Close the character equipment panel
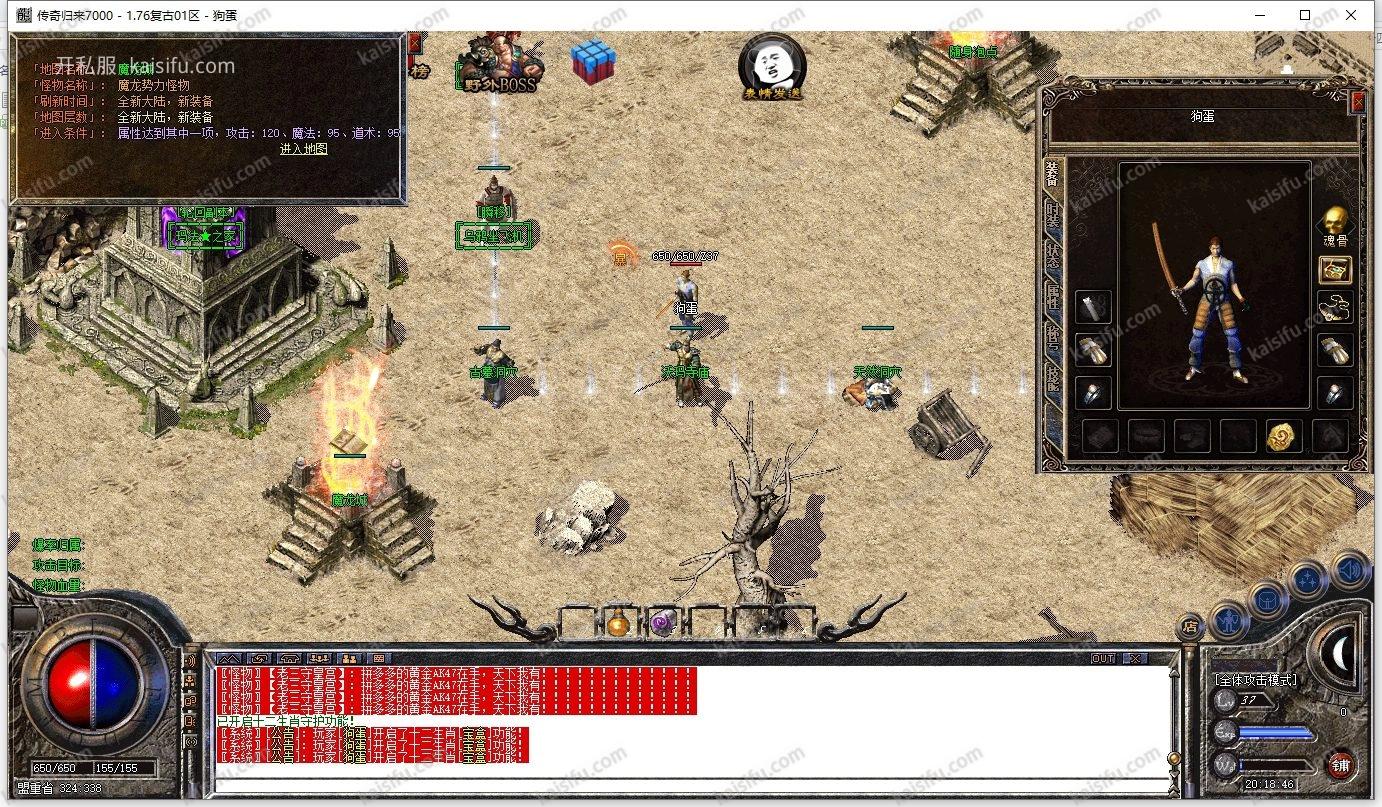Screen dimensions: 1382x807 pos(1357,101)
